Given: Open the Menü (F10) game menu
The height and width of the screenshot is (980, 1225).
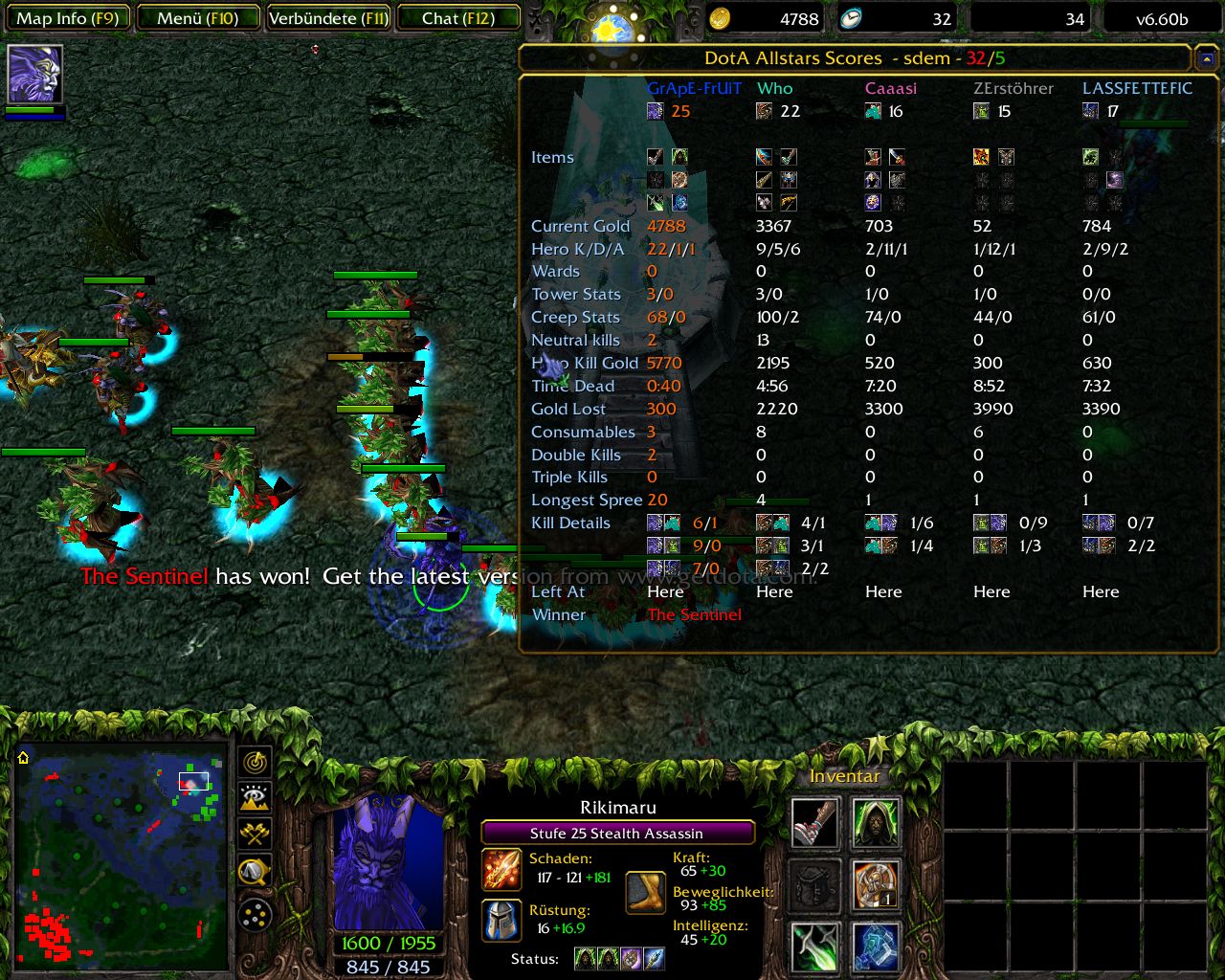Looking at the screenshot, I should coord(198,18).
